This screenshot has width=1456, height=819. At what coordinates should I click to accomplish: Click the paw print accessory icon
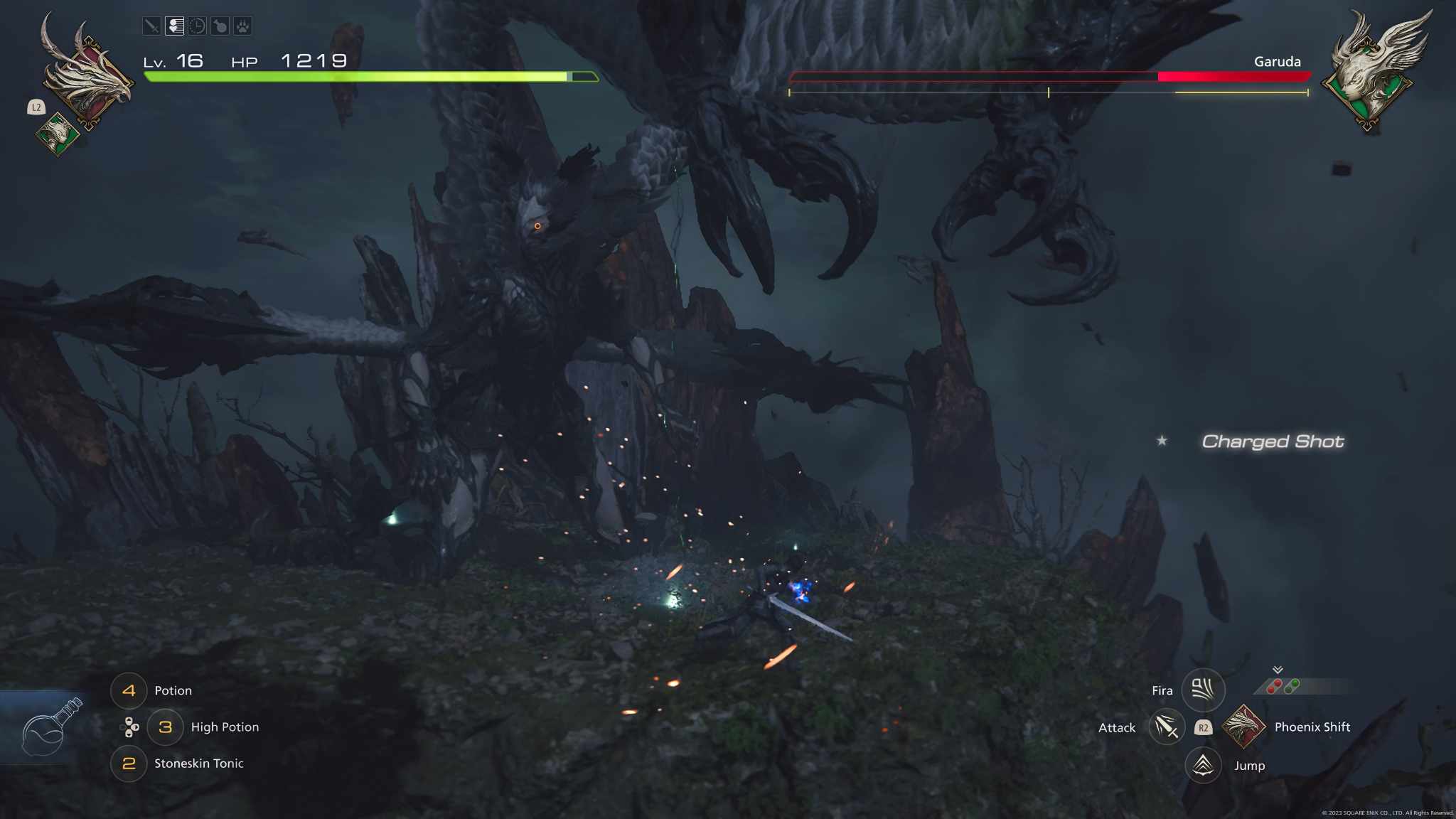(x=242, y=26)
